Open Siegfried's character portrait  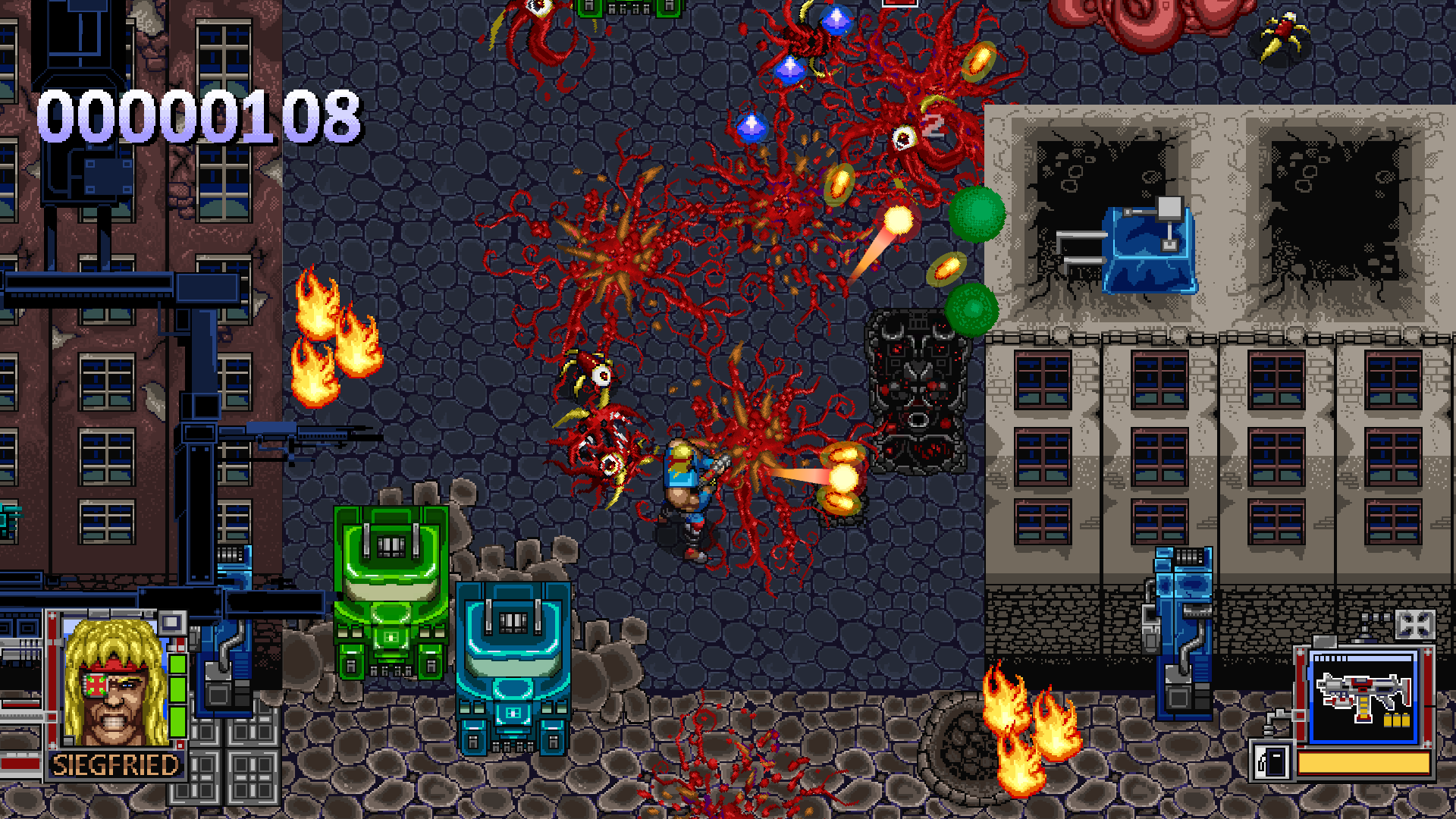pos(115,683)
